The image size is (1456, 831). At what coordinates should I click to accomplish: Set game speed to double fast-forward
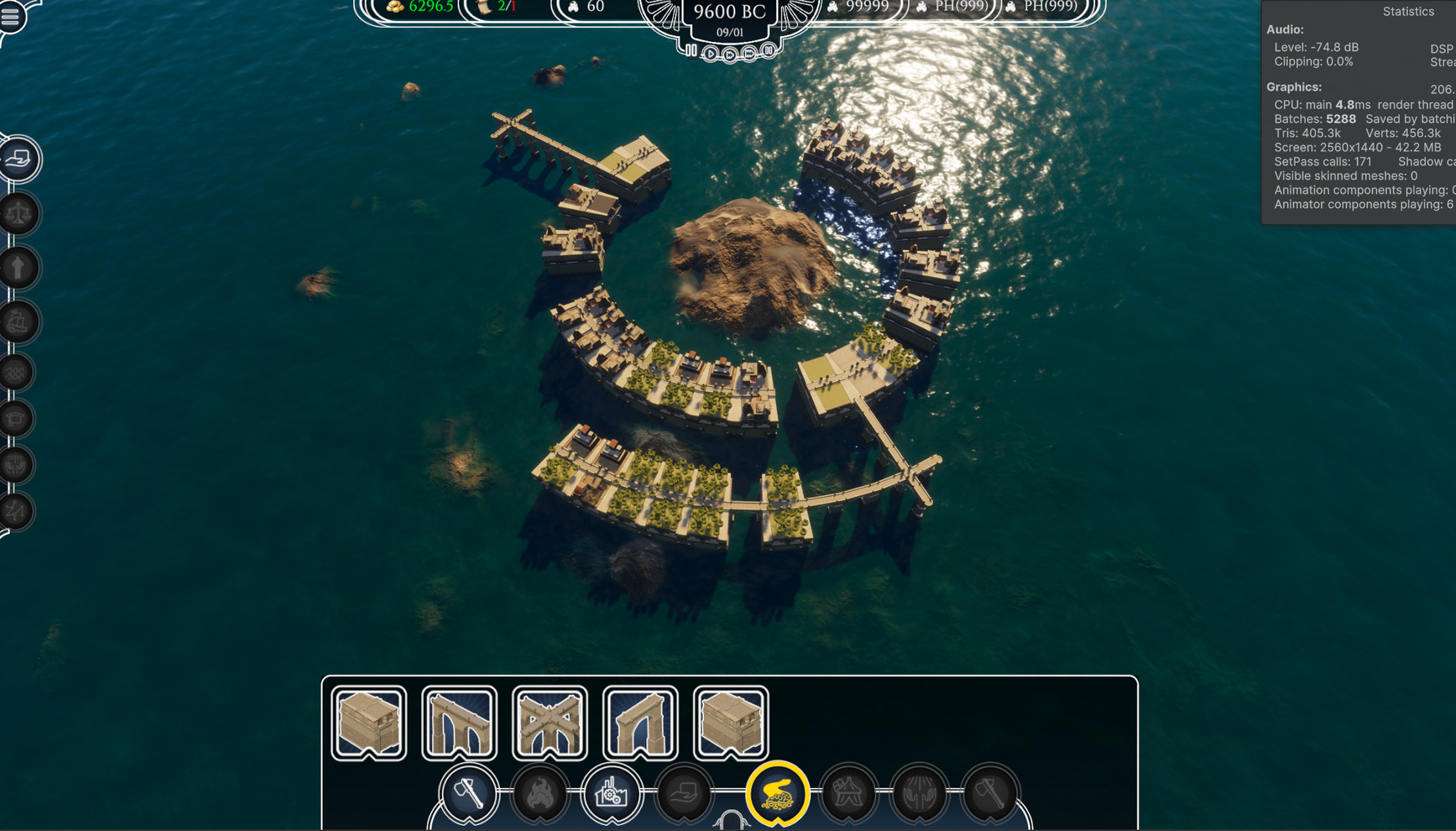coord(730,55)
